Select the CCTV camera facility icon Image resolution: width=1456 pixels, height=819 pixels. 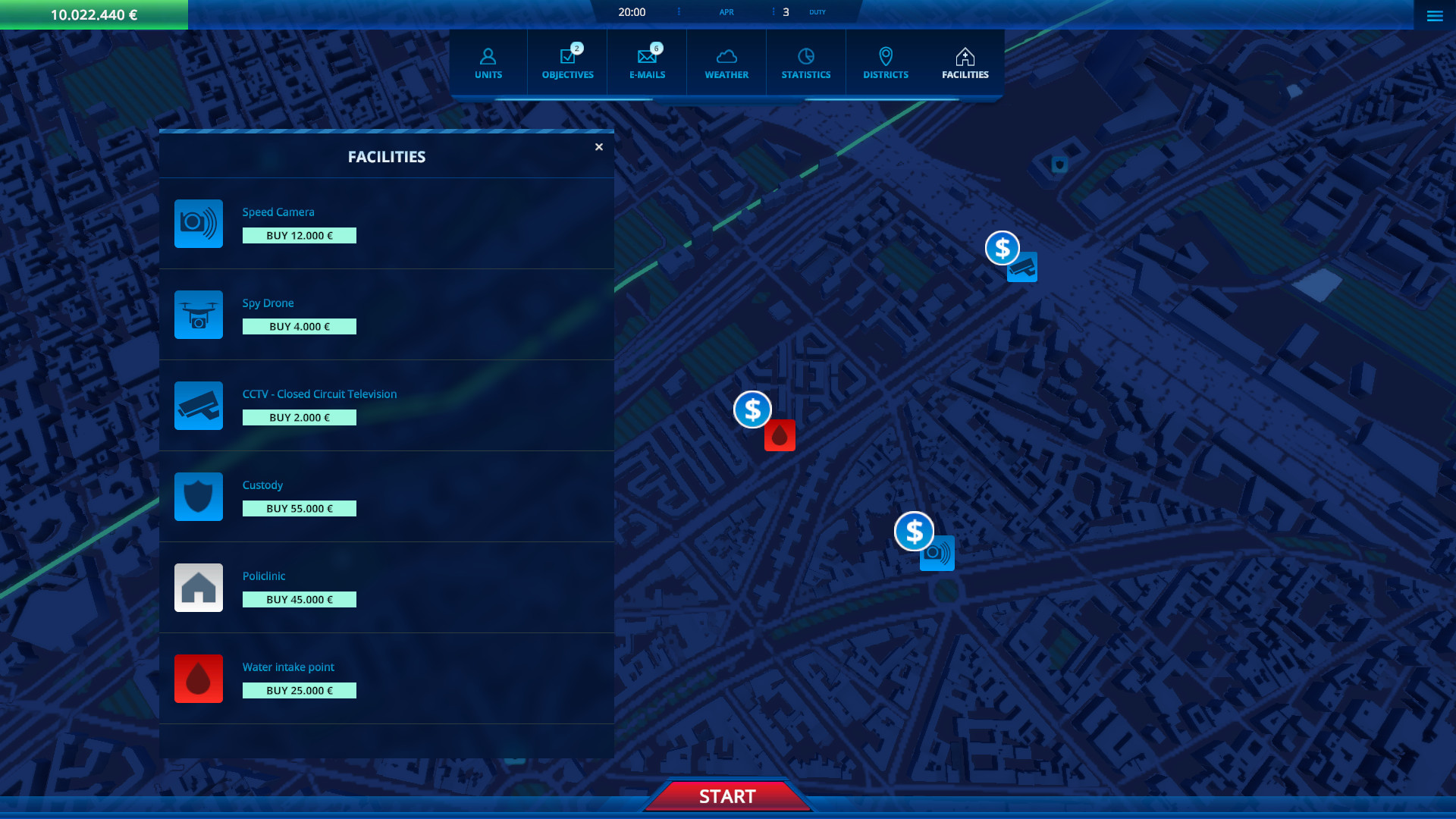click(x=198, y=406)
